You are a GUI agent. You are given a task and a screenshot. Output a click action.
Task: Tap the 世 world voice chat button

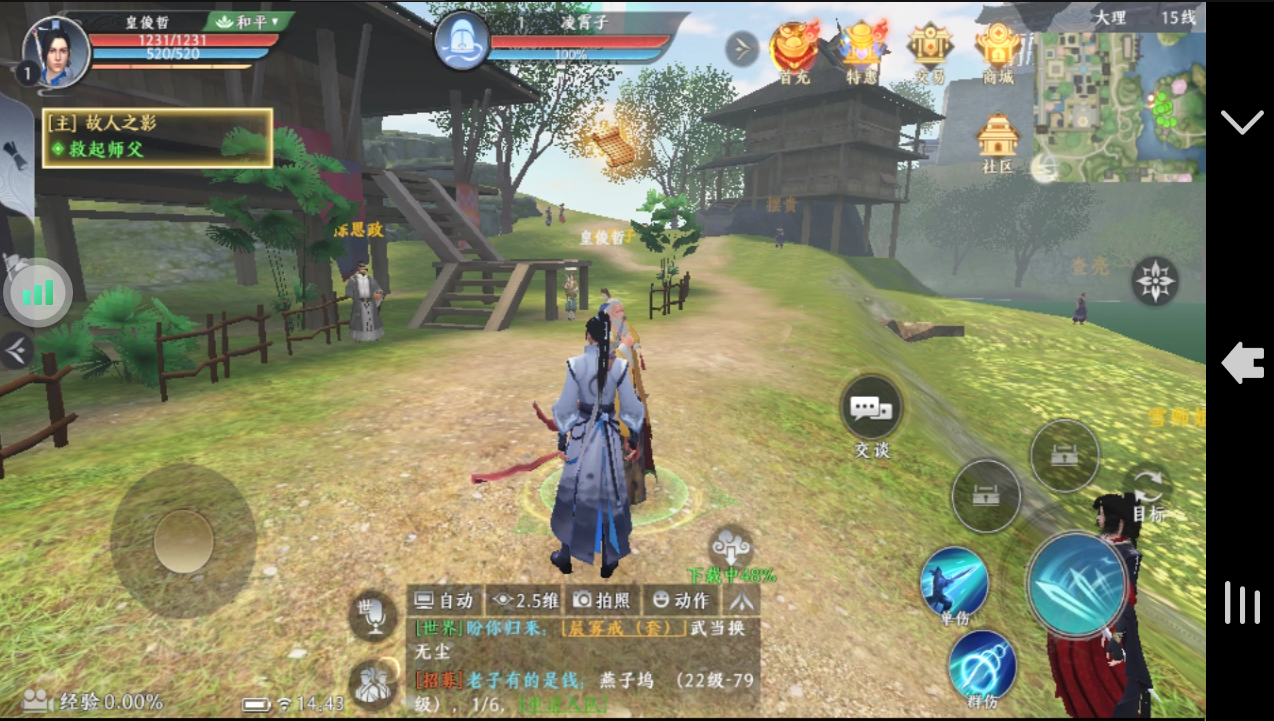point(372,613)
